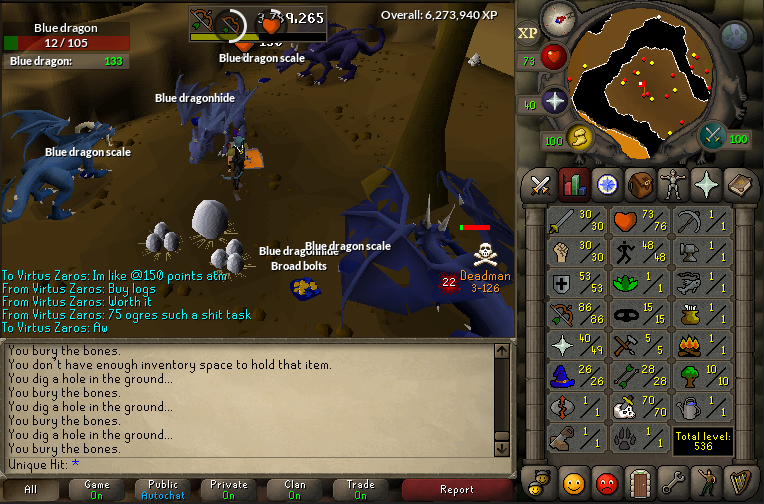Click the red flag on the minimap
The height and width of the screenshot is (504, 764).
click(642, 84)
